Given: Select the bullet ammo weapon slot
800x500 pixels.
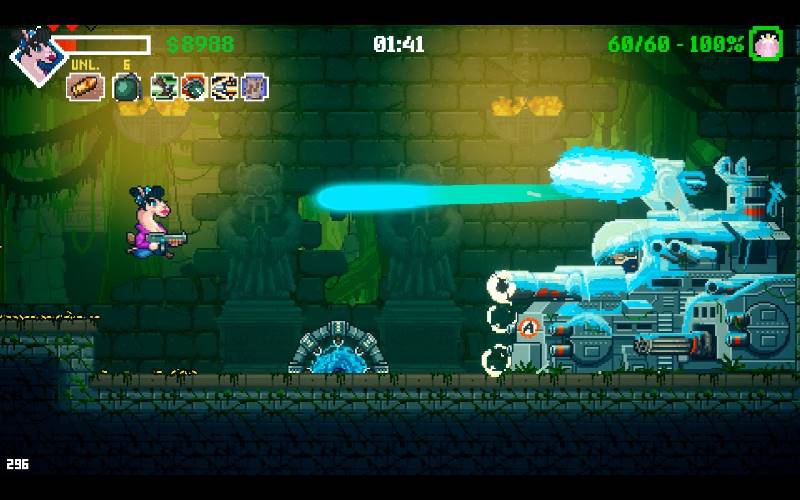Looking at the screenshot, I should pos(85,87).
